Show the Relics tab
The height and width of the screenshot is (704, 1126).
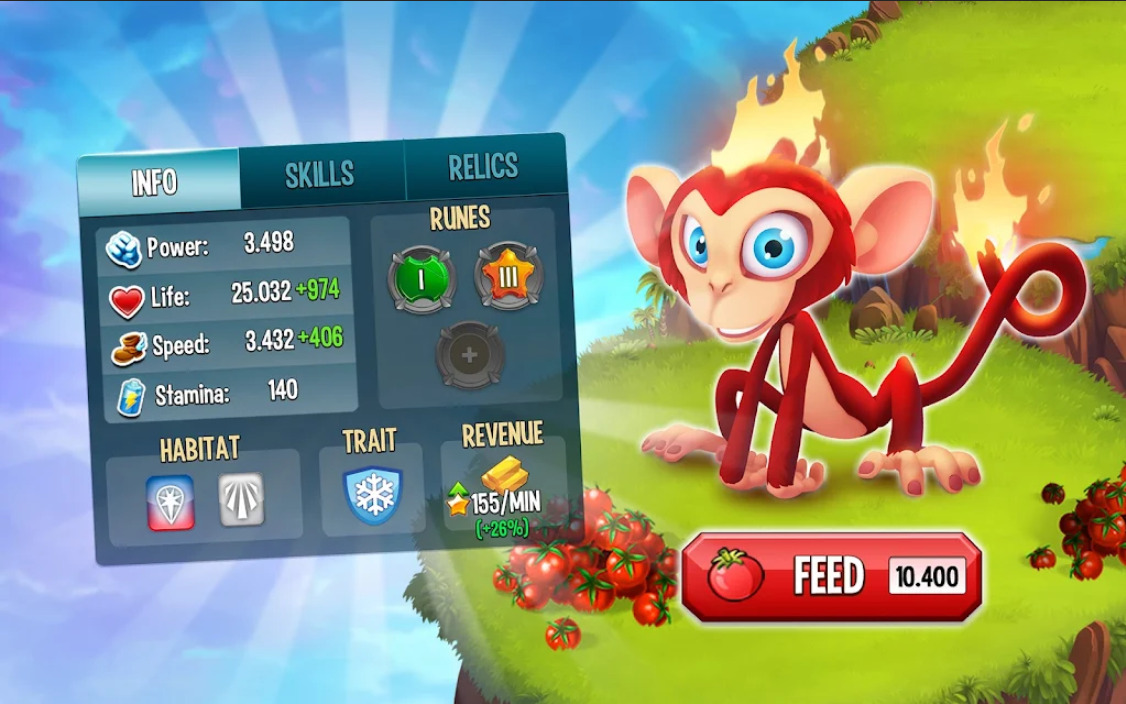click(483, 167)
